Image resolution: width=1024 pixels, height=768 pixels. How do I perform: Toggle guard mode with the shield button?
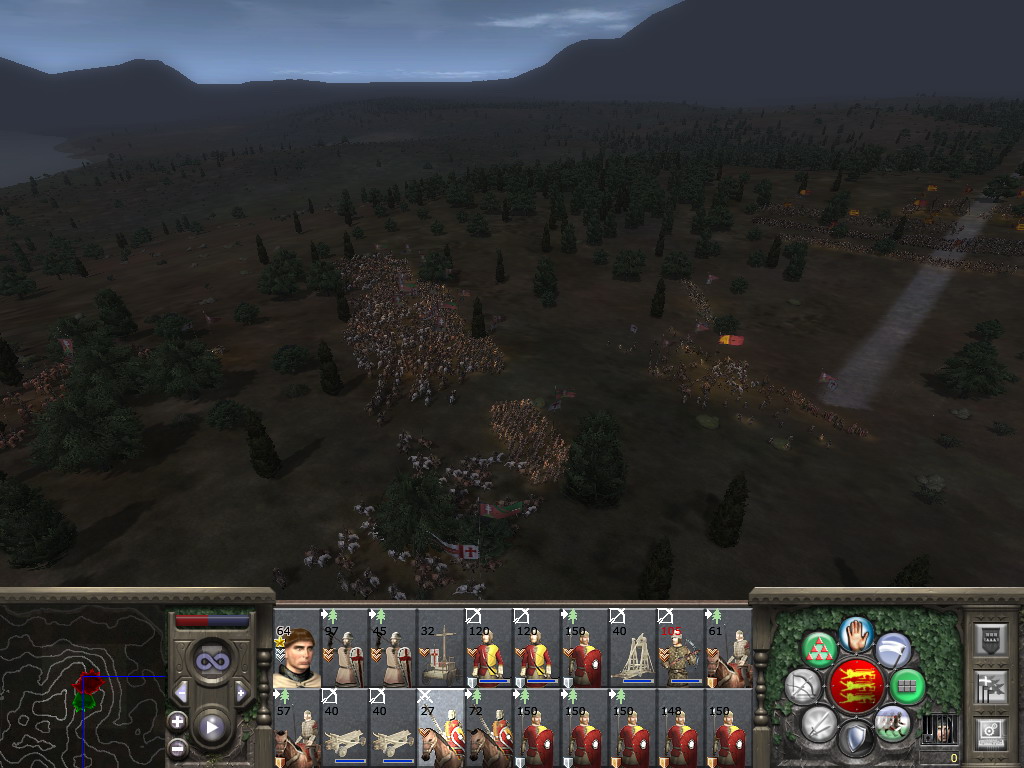[x=855, y=739]
